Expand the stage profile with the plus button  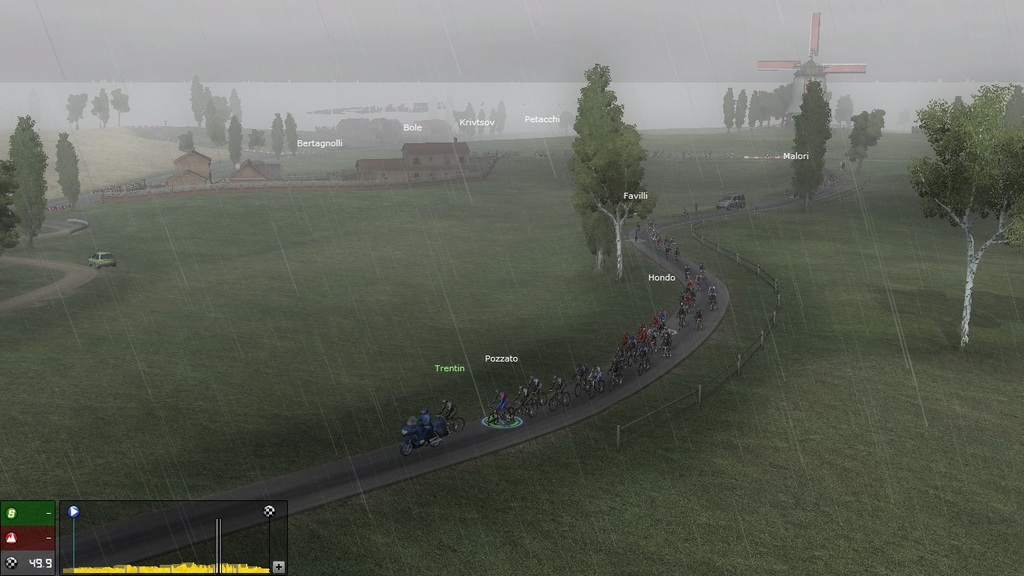[x=278, y=566]
